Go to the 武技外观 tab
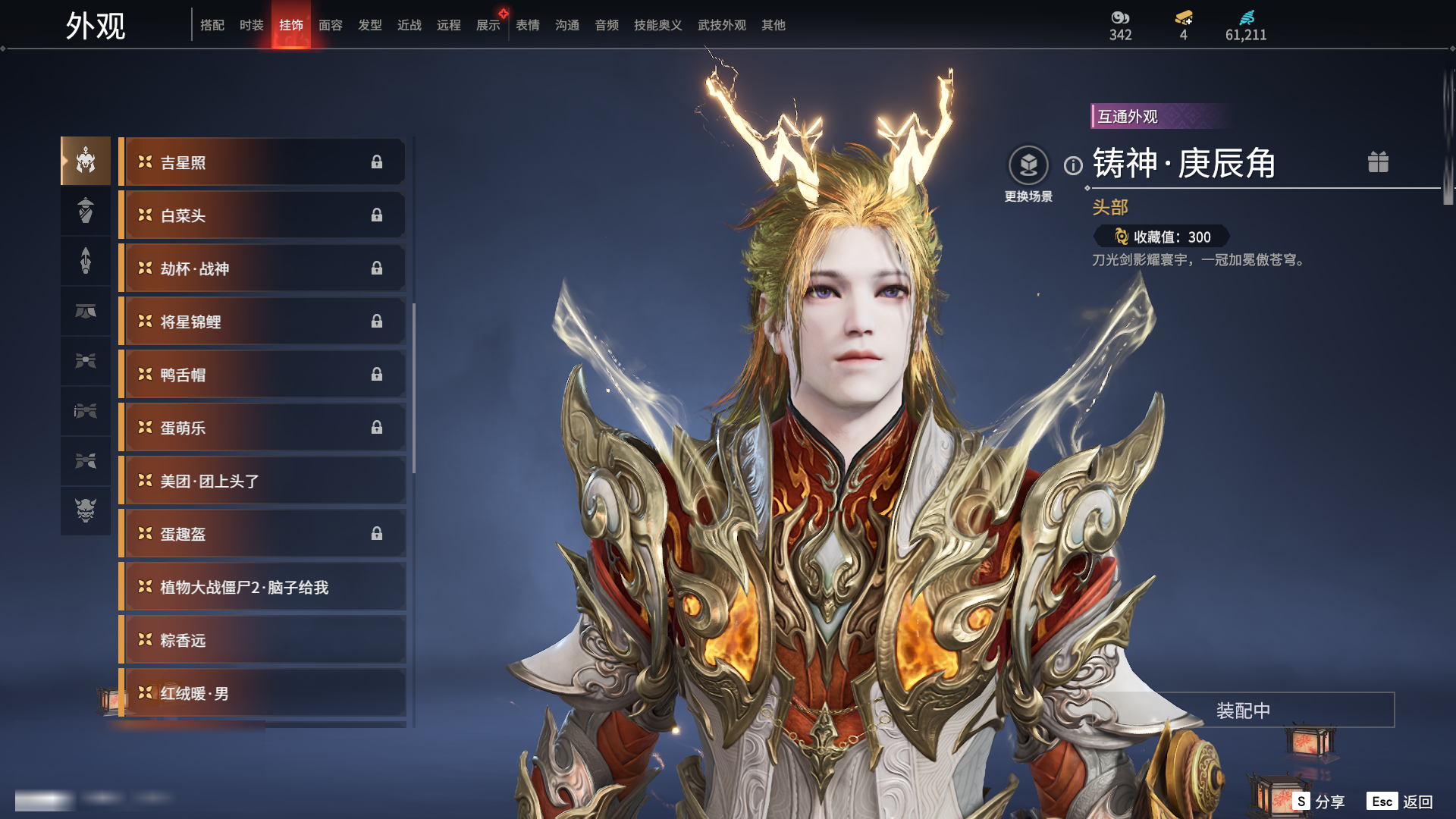Screen dimensions: 1456x819 pos(721,25)
